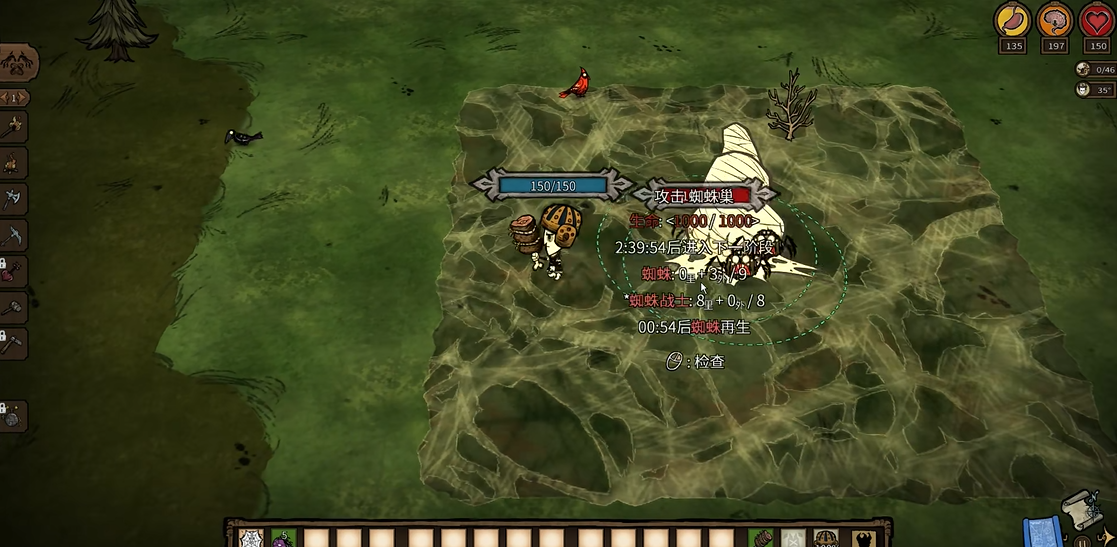Click the spider web inventory slot

(250, 538)
